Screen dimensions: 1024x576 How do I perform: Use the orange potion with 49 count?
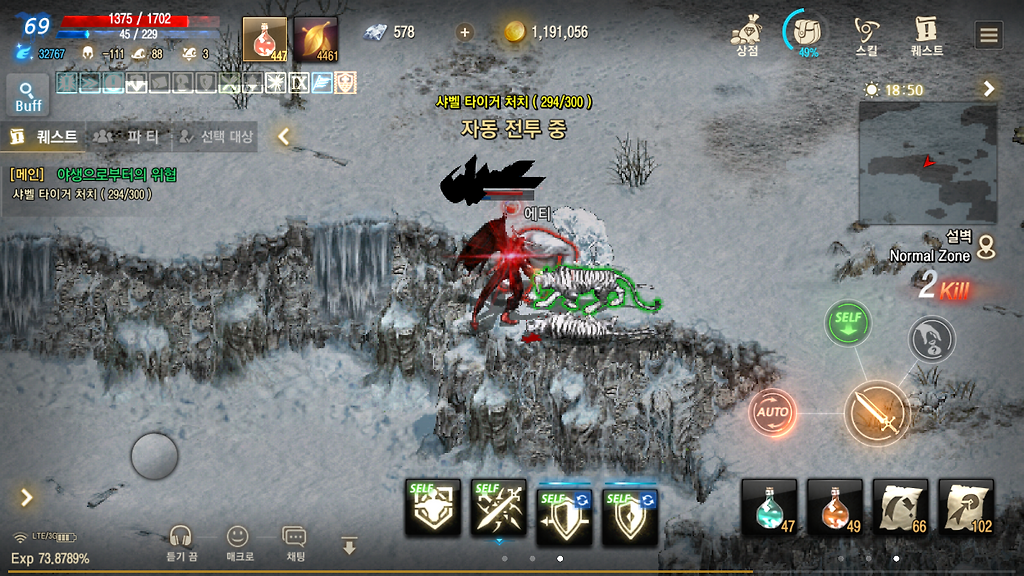tap(835, 507)
